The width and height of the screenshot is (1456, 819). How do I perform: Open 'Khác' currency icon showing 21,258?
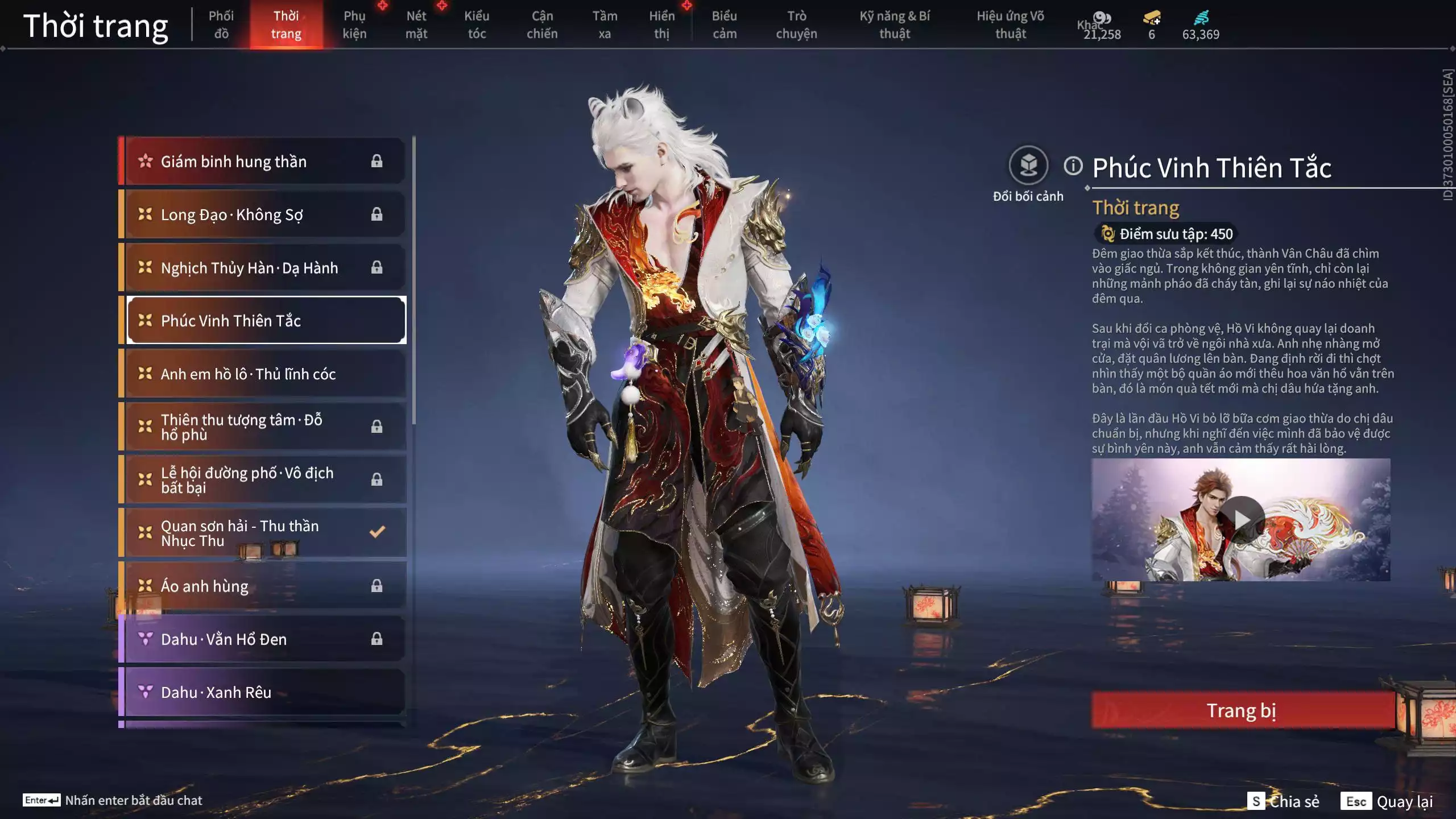[x=1102, y=18]
